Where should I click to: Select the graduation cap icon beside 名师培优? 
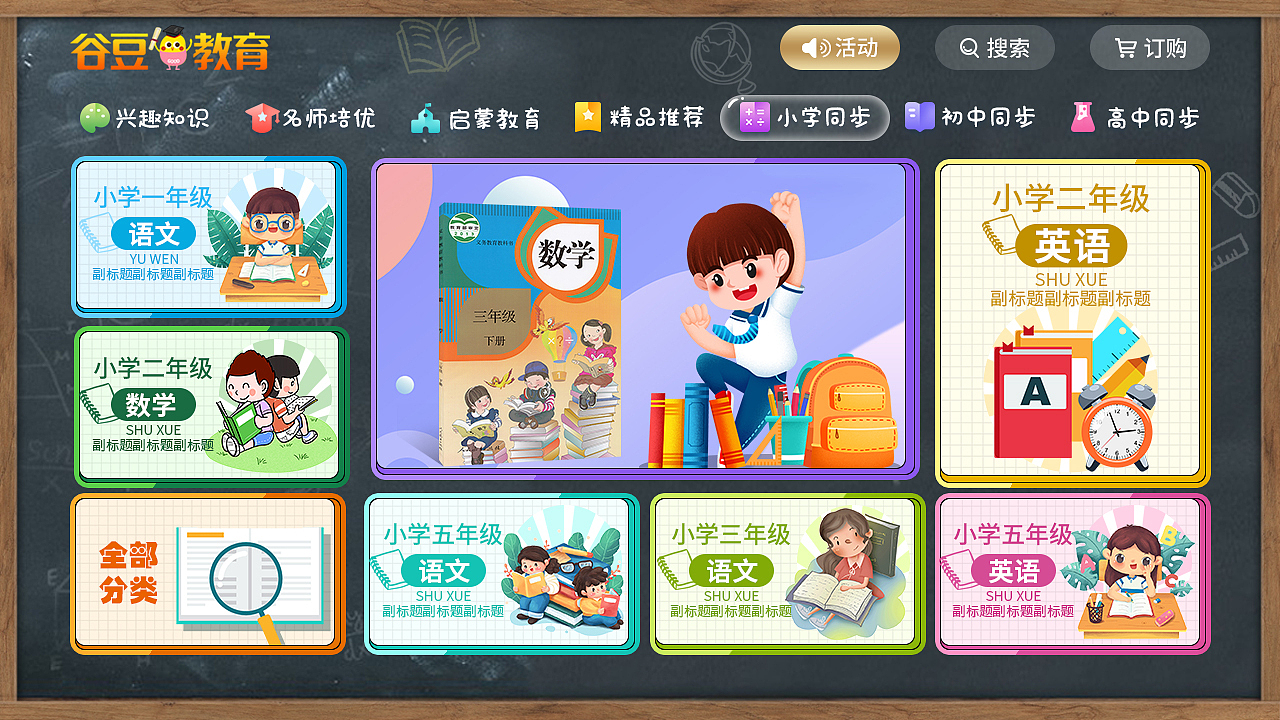pyautogui.click(x=263, y=117)
